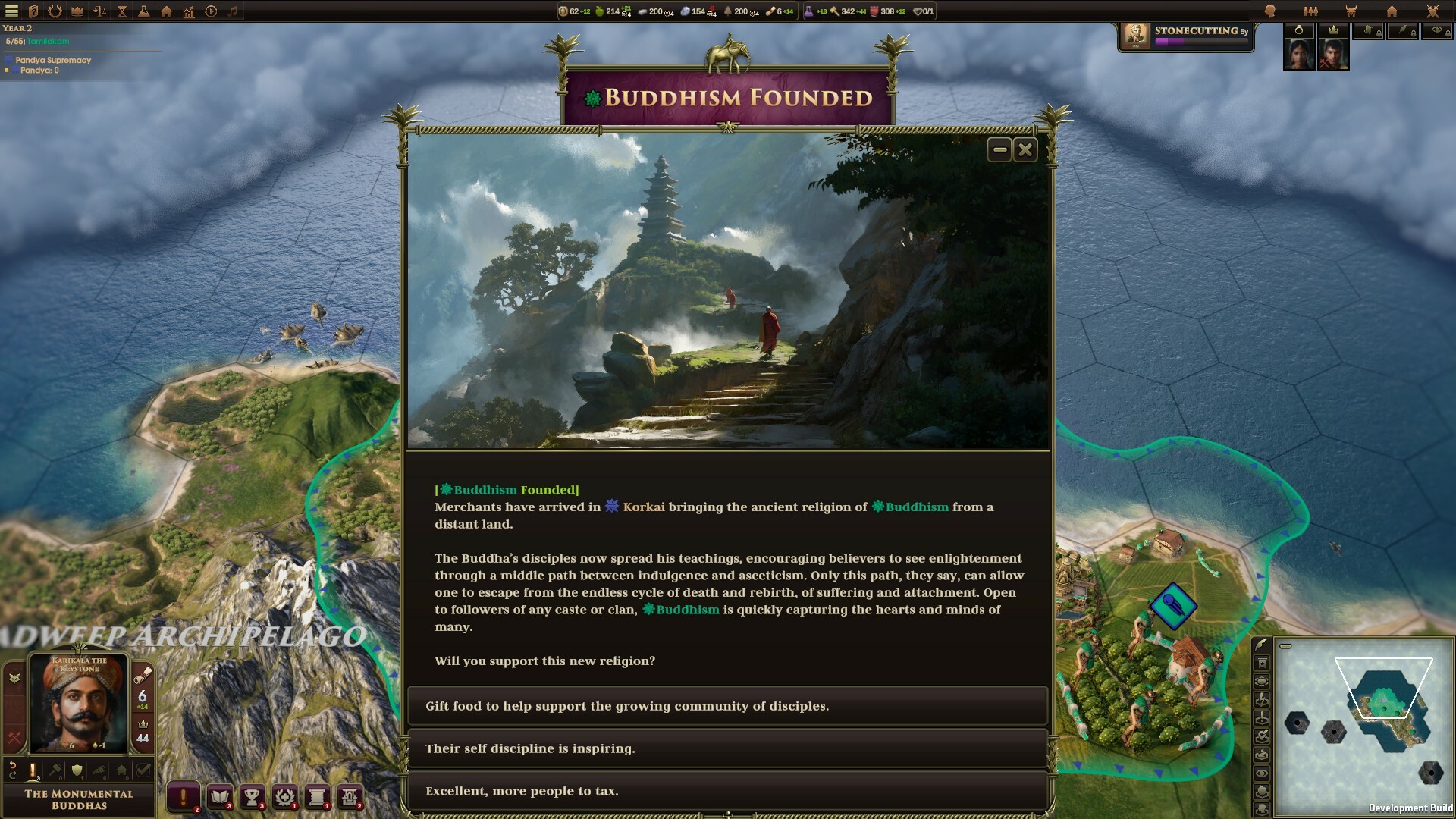The width and height of the screenshot is (1456, 819).
Task: Open the hamburger main menu
Action: tap(11, 11)
